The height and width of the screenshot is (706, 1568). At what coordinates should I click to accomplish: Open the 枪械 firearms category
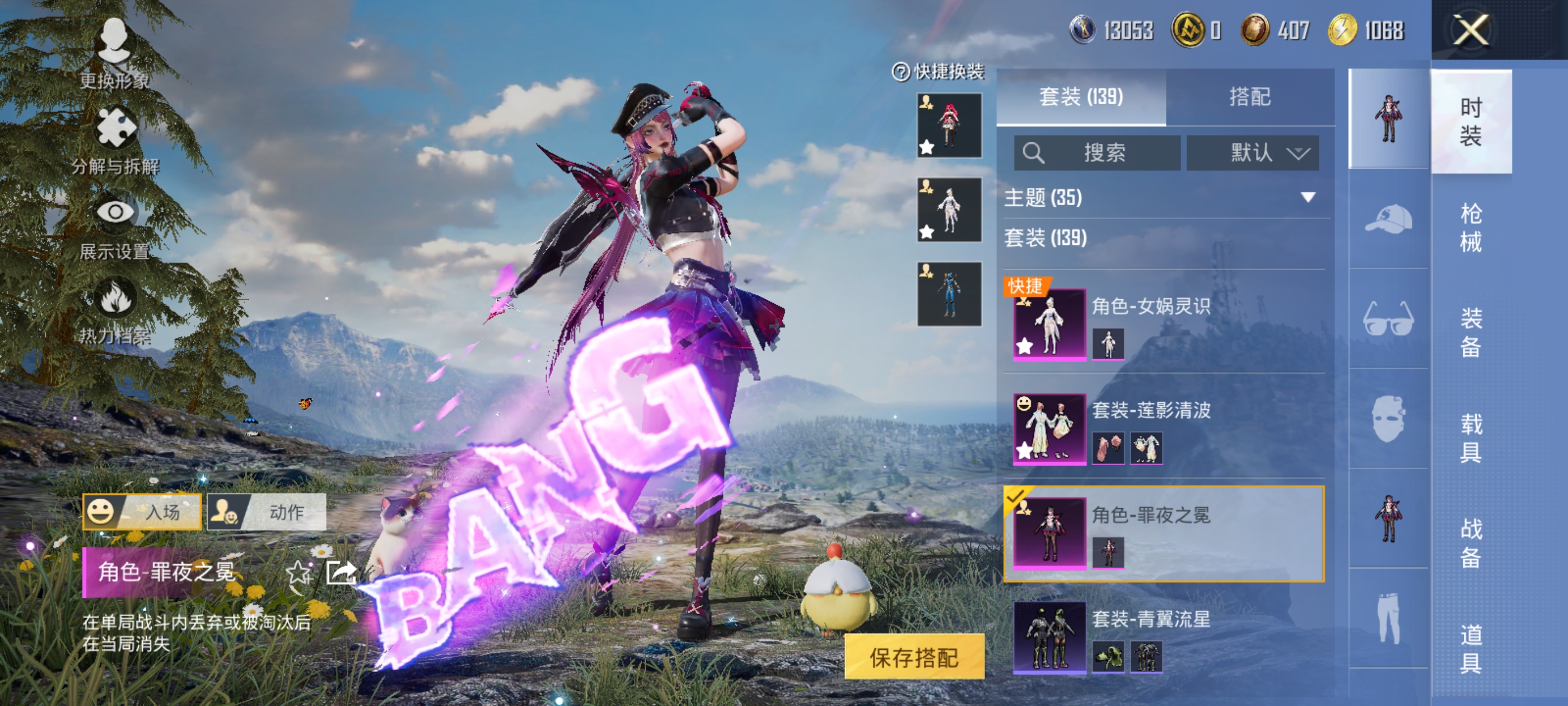coord(1471,227)
